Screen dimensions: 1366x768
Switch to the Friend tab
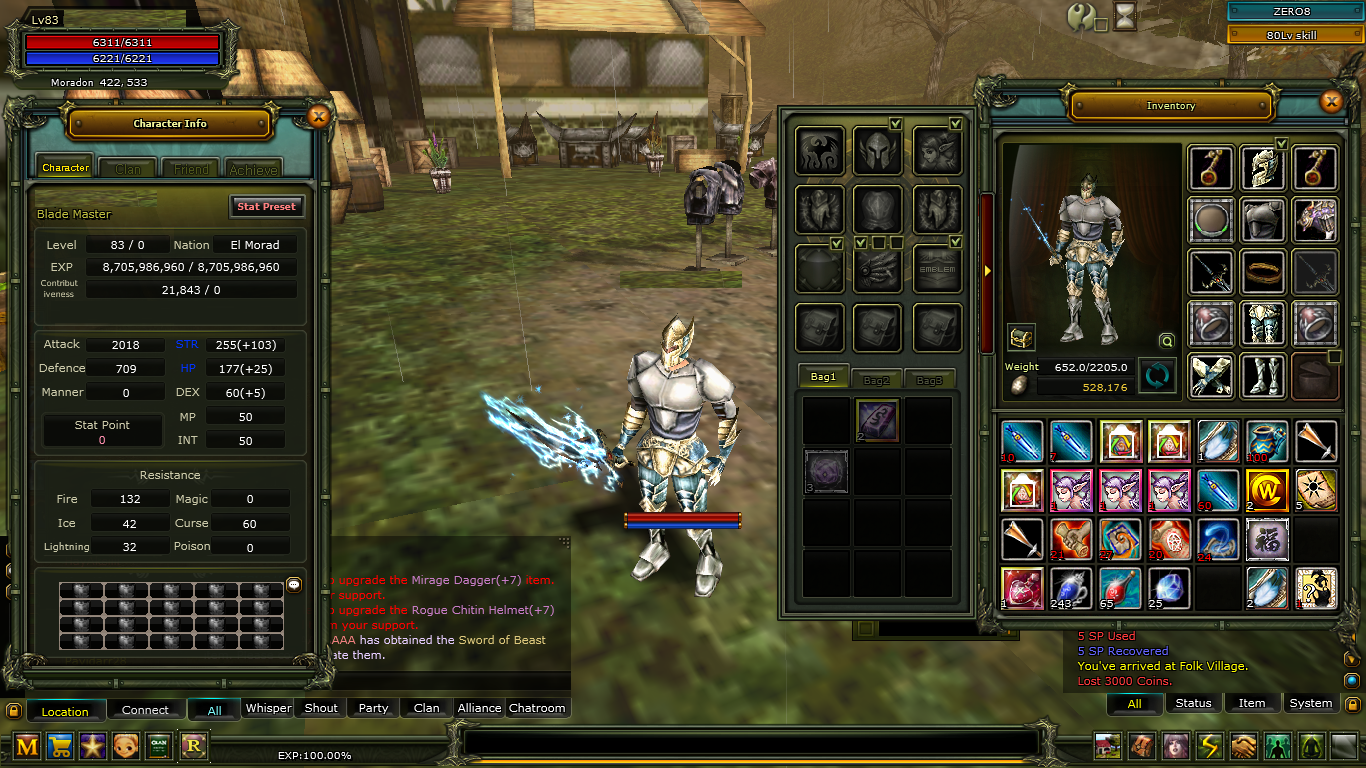tap(191, 169)
